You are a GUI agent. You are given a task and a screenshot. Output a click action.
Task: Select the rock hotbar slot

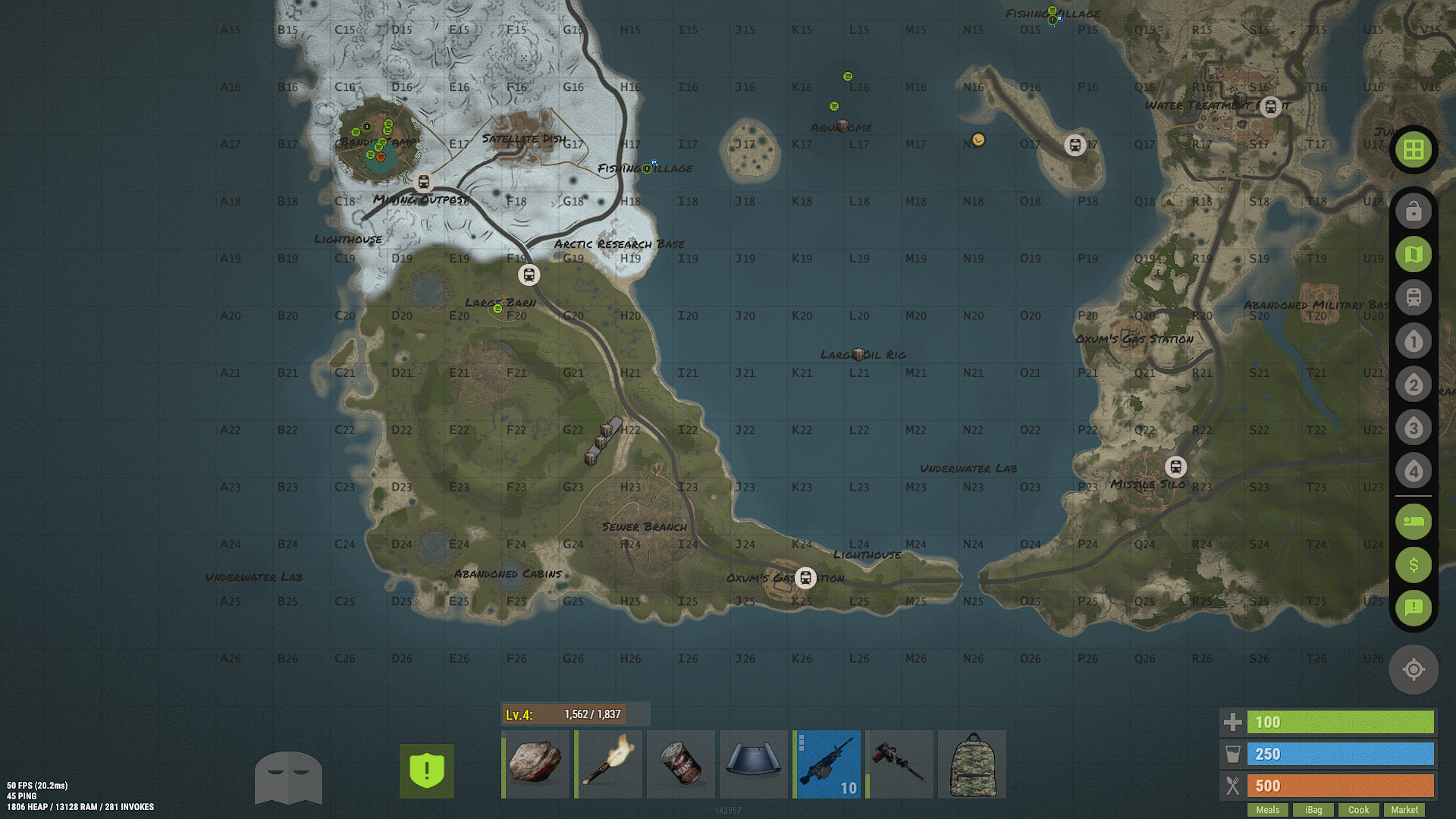tap(535, 764)
